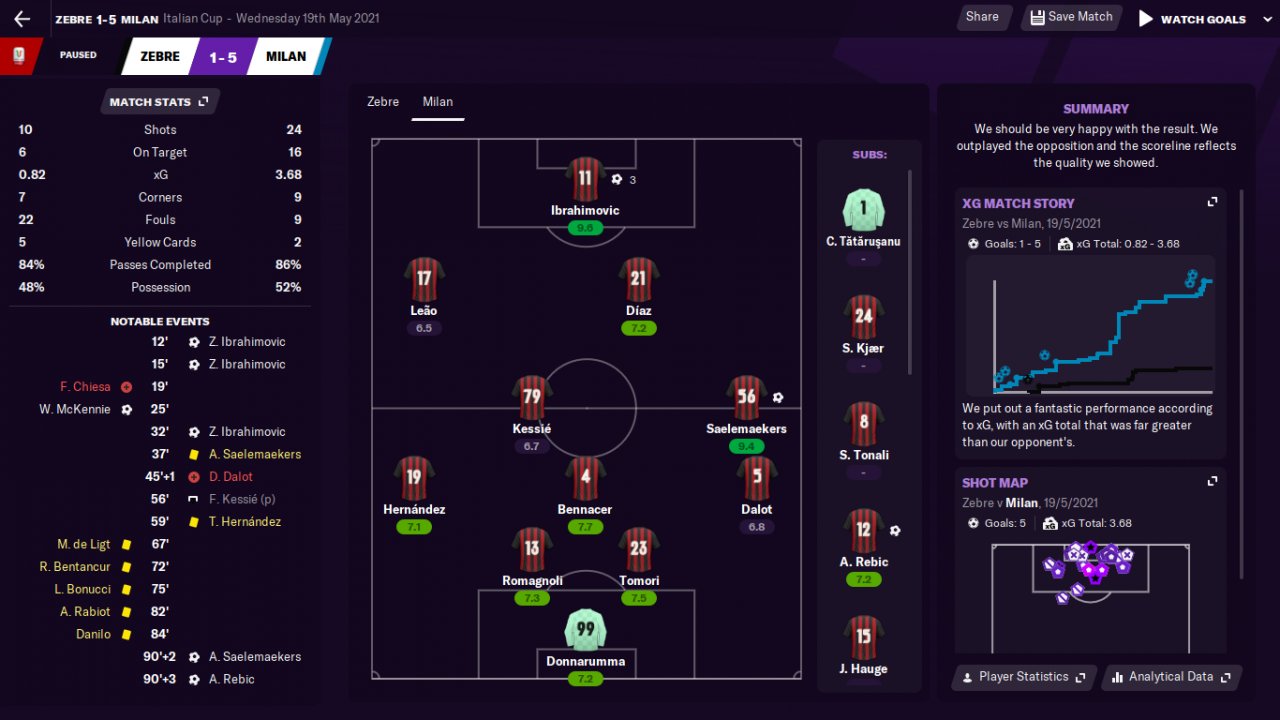Select goalkeeper Donnarumma
This screenshot has height=720, width=1280.
585,630
